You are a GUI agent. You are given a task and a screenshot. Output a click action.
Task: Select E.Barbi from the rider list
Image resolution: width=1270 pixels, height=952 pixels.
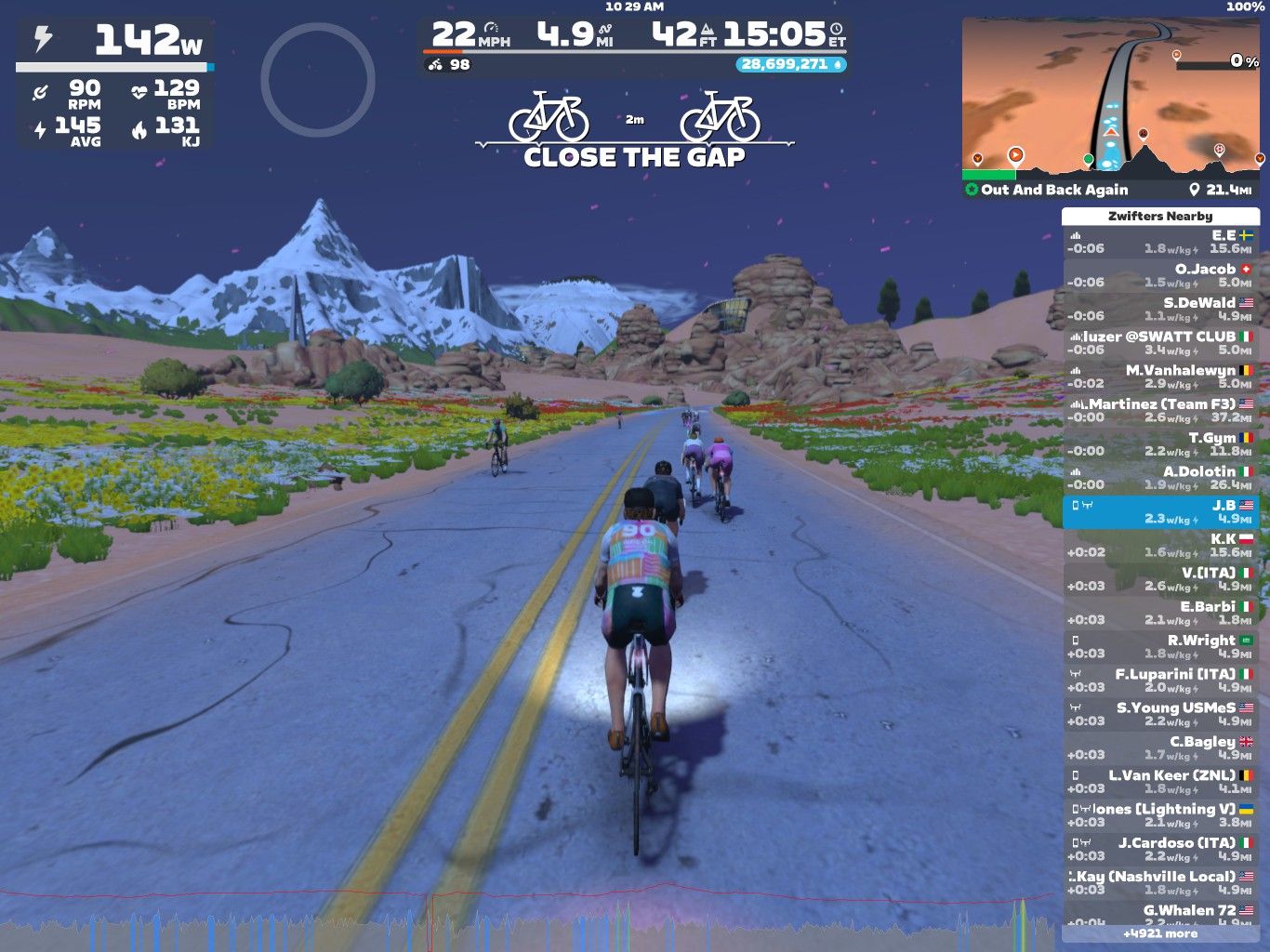pos(1160,613)
